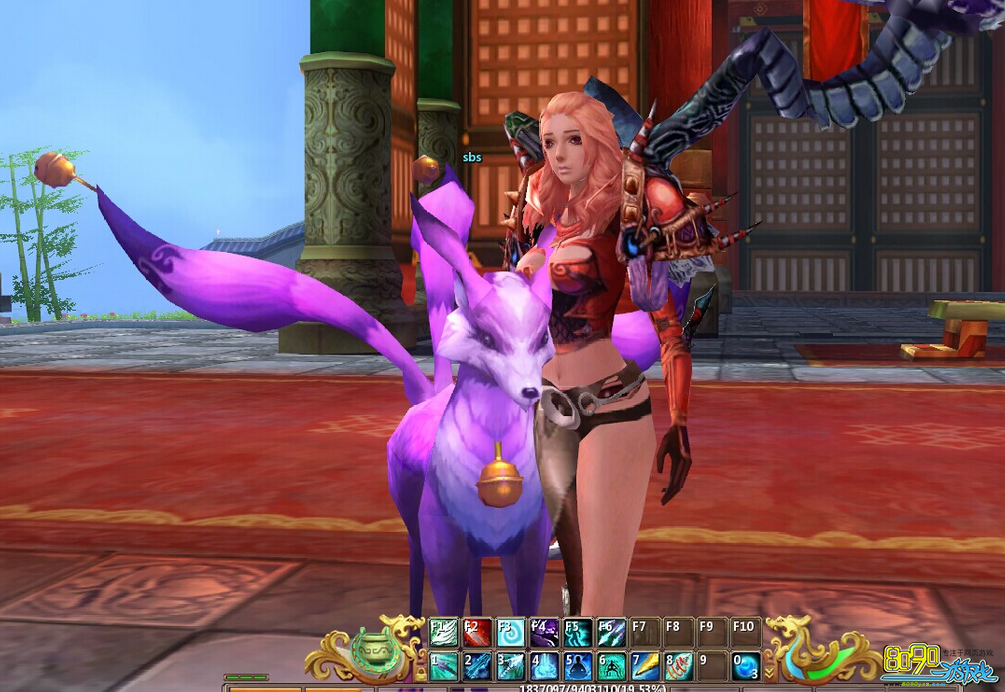1005x692 pixels.
Task: Use the blue orb item in slot 0
Action: click(x=745, y=666)
